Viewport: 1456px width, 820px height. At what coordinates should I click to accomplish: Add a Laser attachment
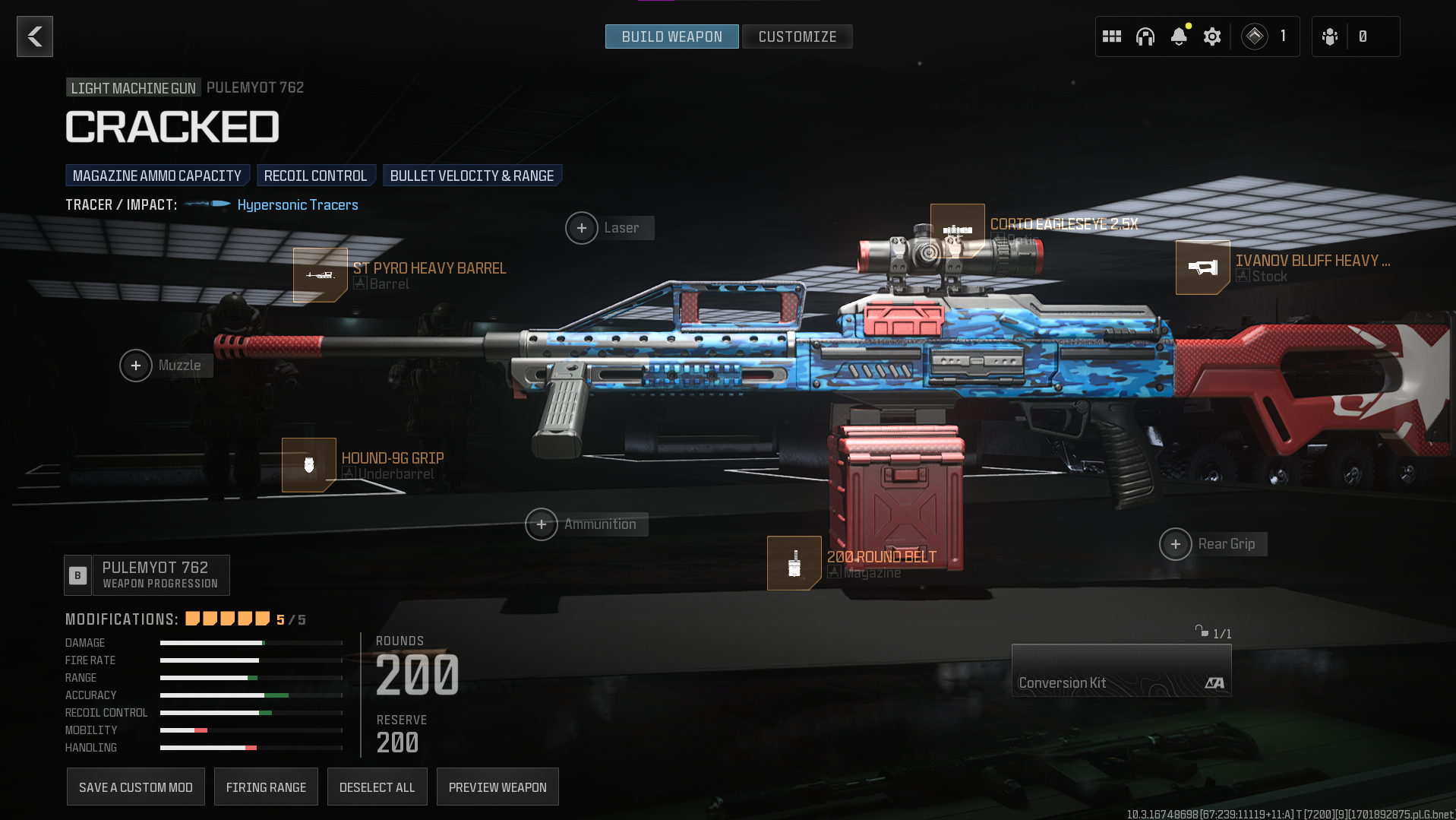click(582, 228)
